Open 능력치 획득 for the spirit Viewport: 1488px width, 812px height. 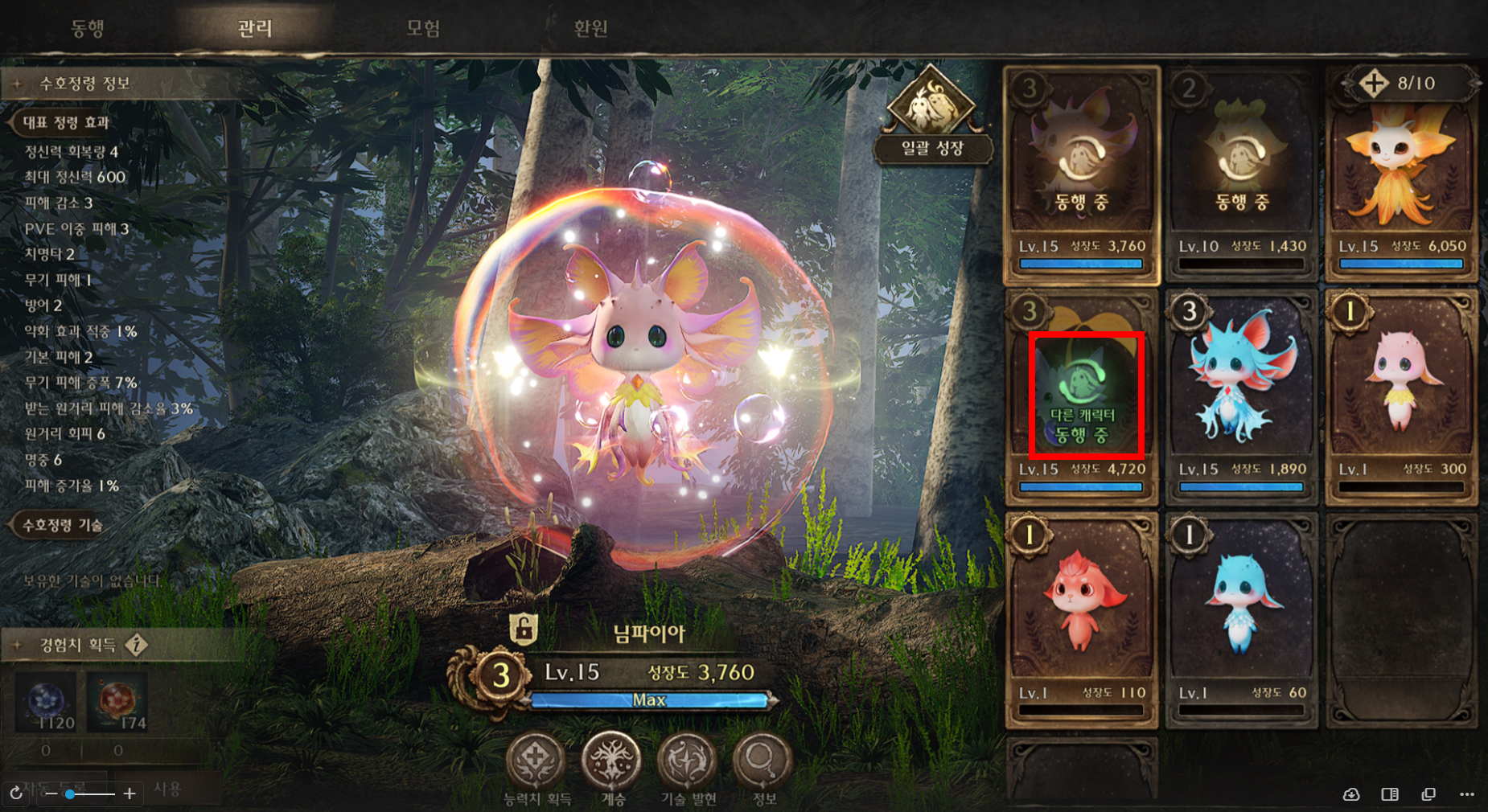click(536, 761)
